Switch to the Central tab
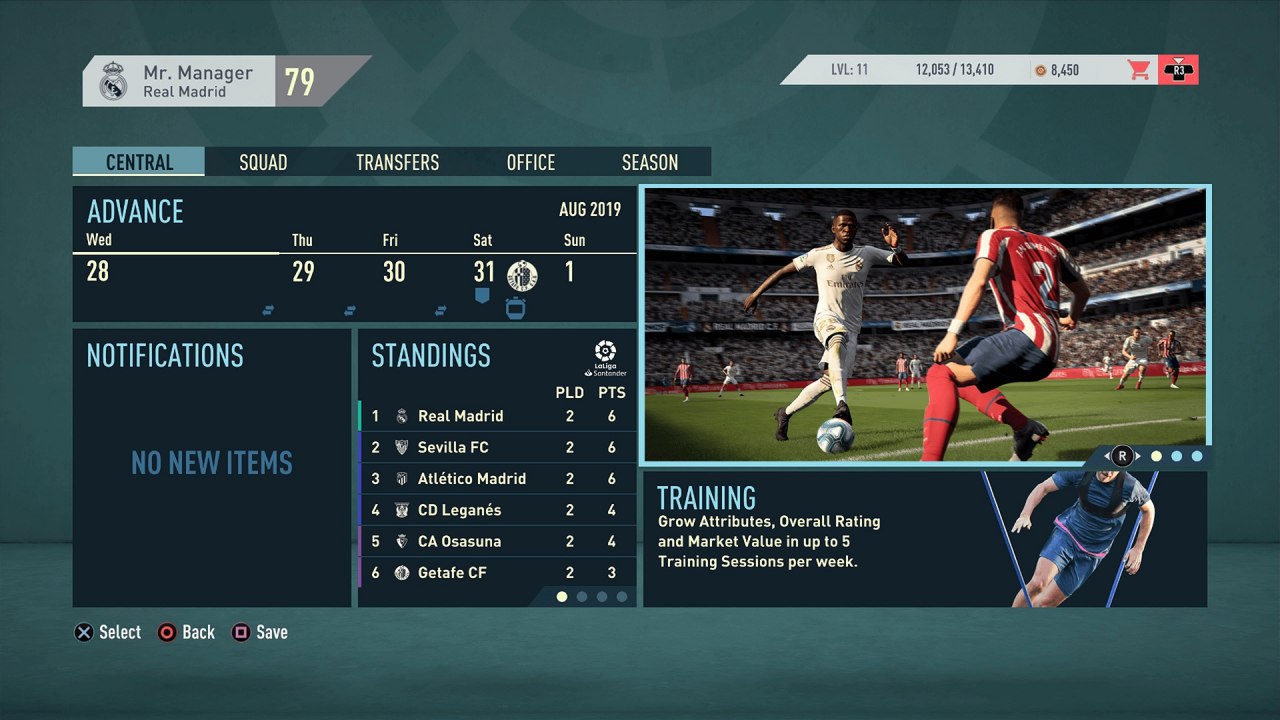 pos(139,162)
